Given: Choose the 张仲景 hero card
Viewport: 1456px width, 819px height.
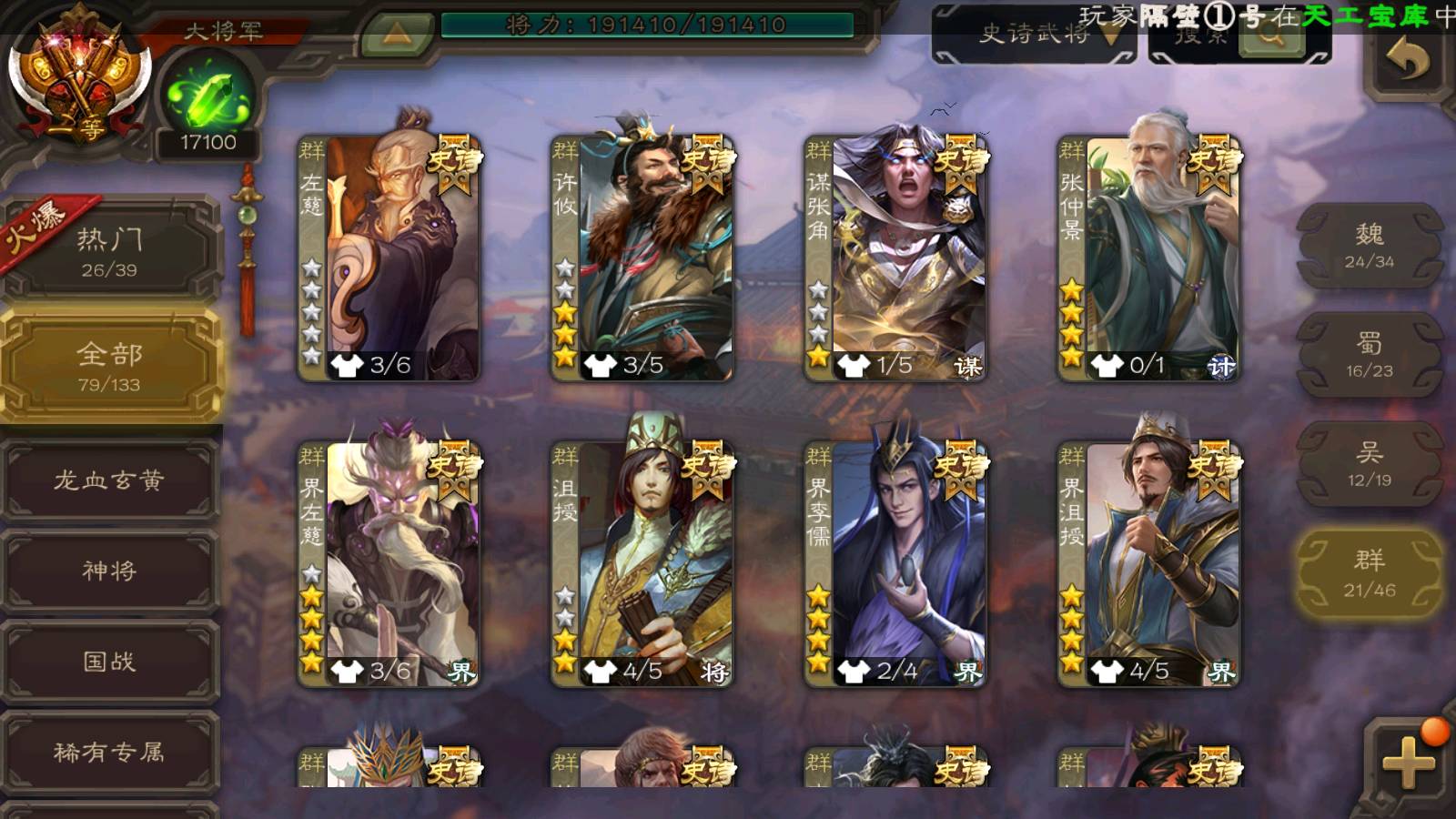Looking at the screenshot, I should coord(1148,258).
